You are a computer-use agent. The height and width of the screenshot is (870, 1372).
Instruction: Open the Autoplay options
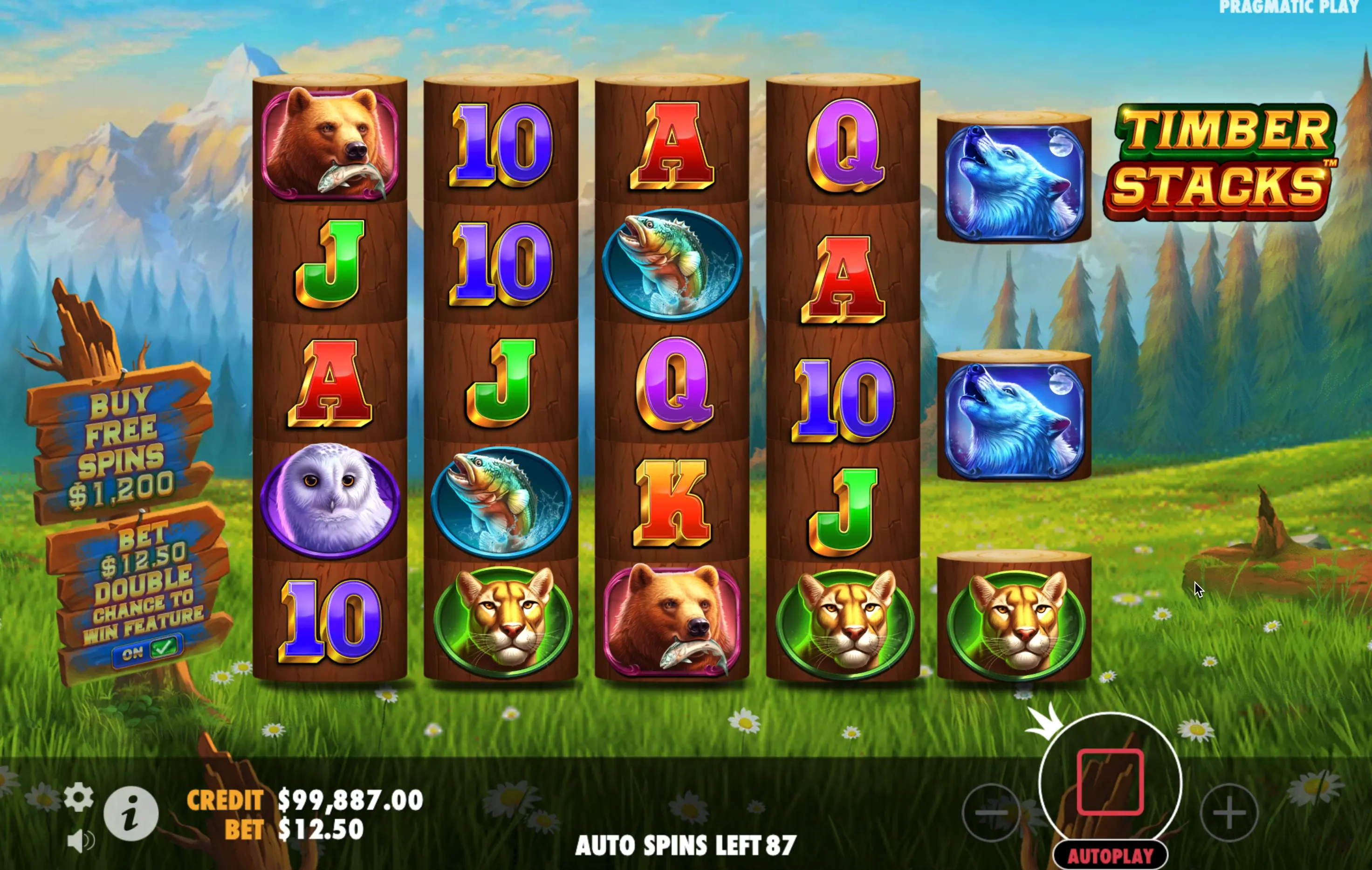[1109, 855]
